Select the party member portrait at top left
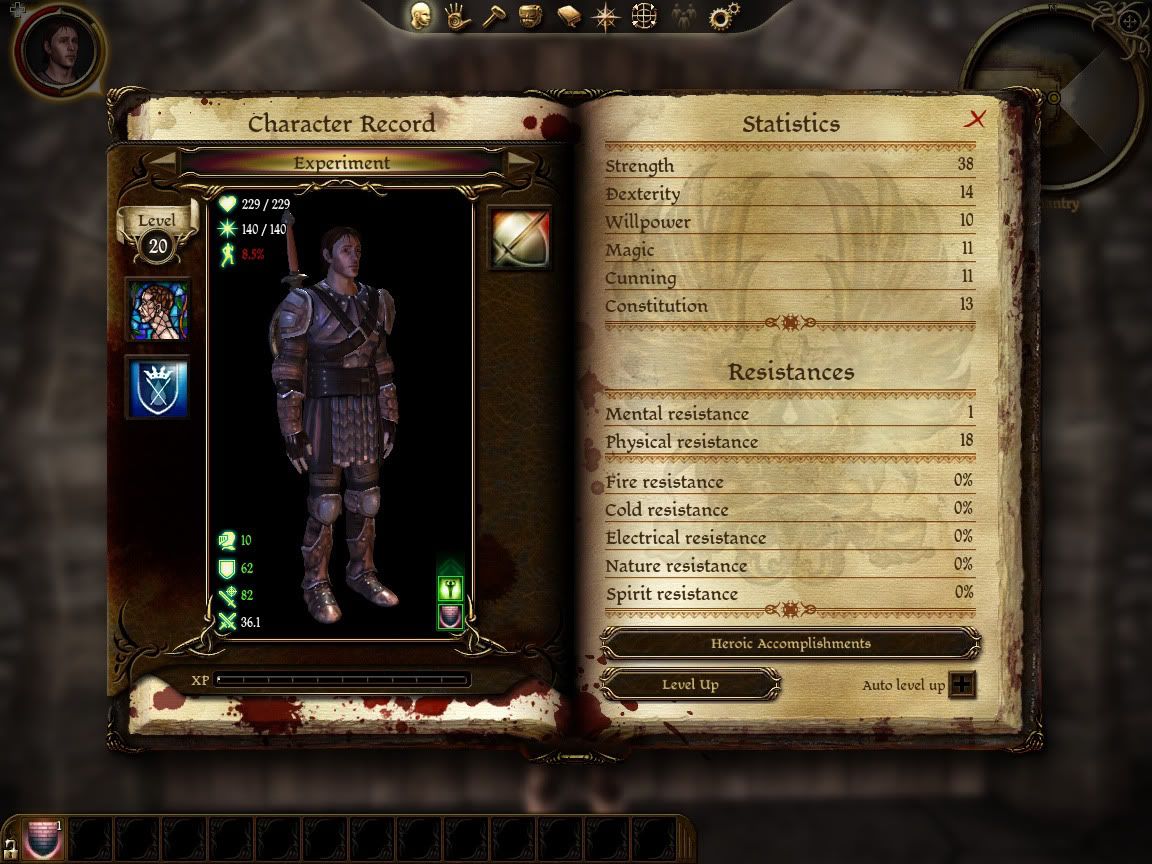 click(57, 49)
